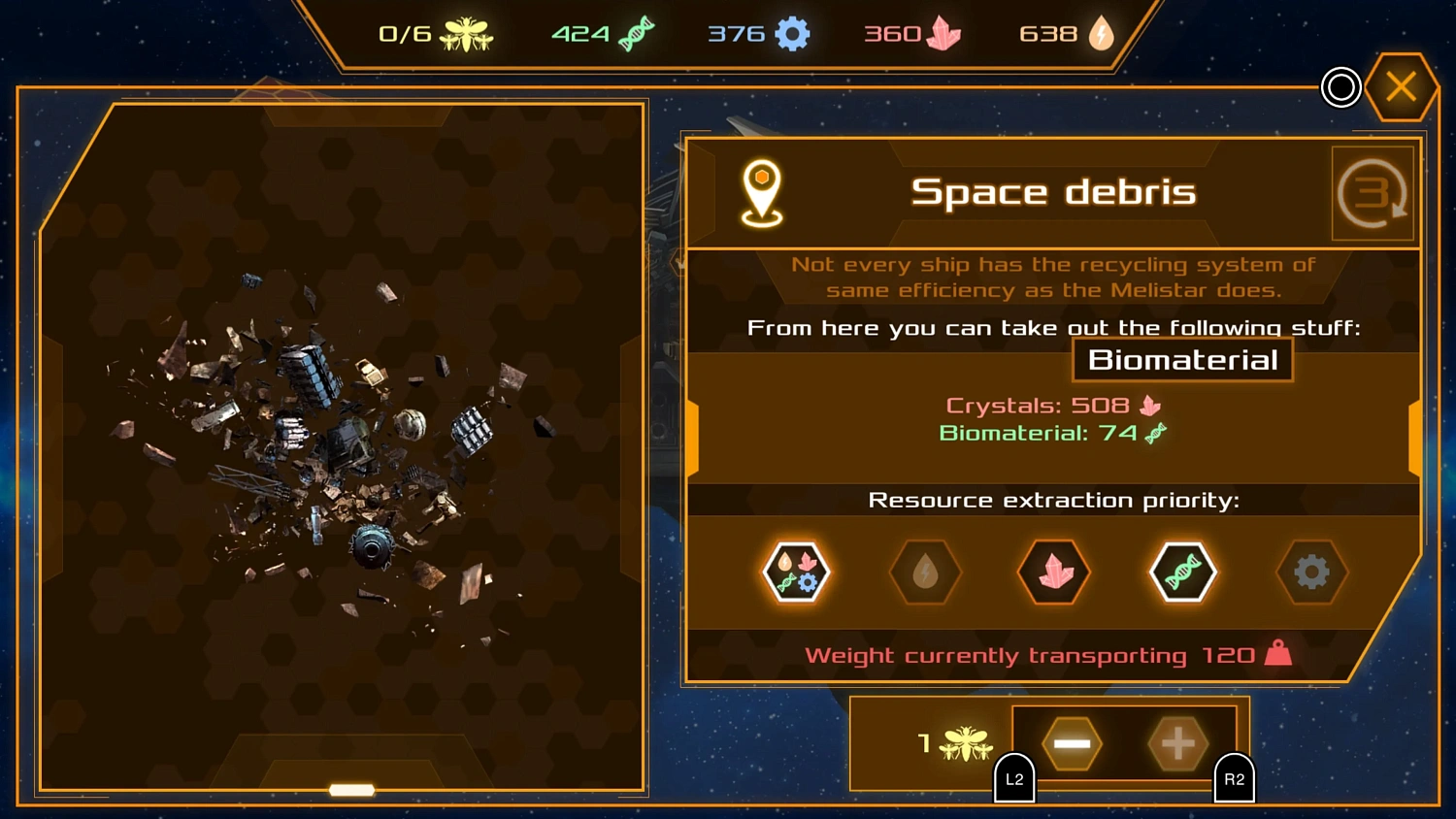Select the mixed-resource extraction priority hexagon
Viewport: 1456px width, 819px height.
(796, 573)
